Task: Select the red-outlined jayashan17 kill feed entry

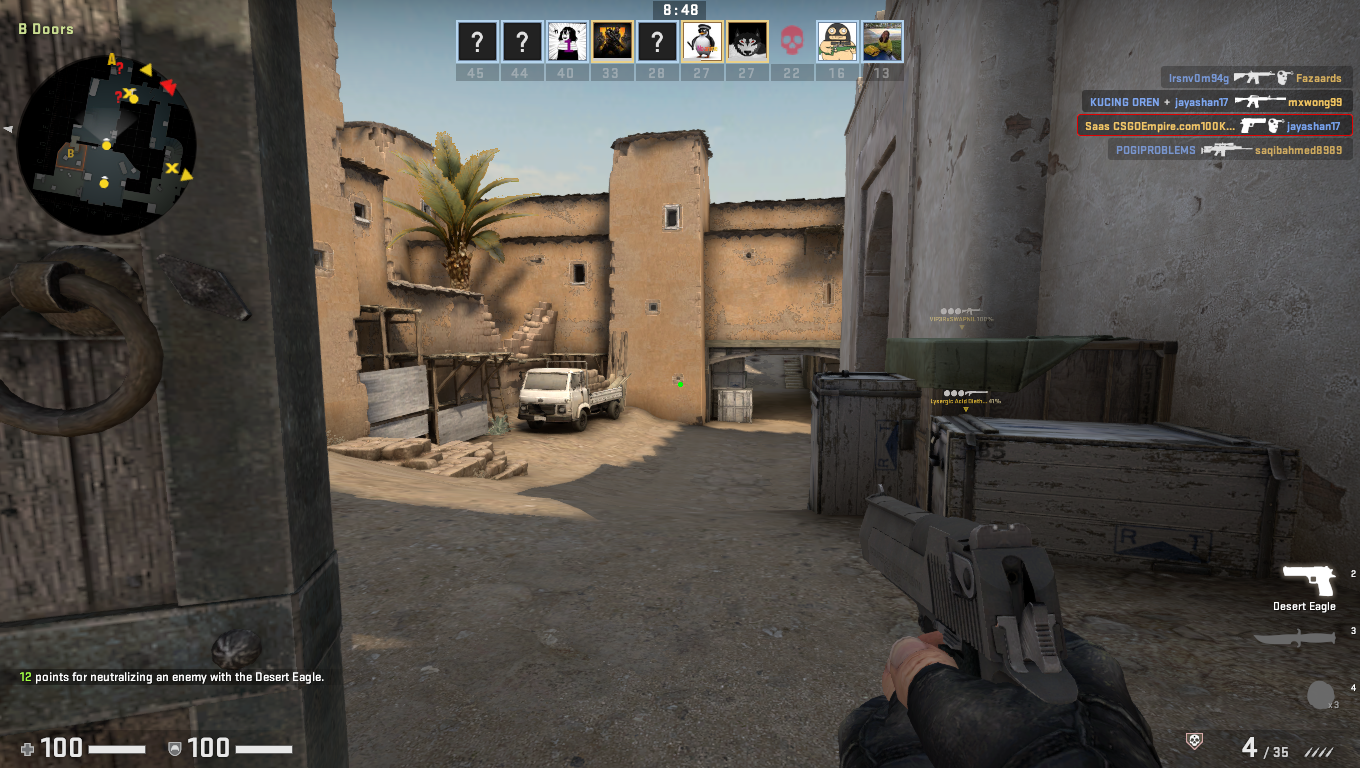Action: tap(1214, 126)
